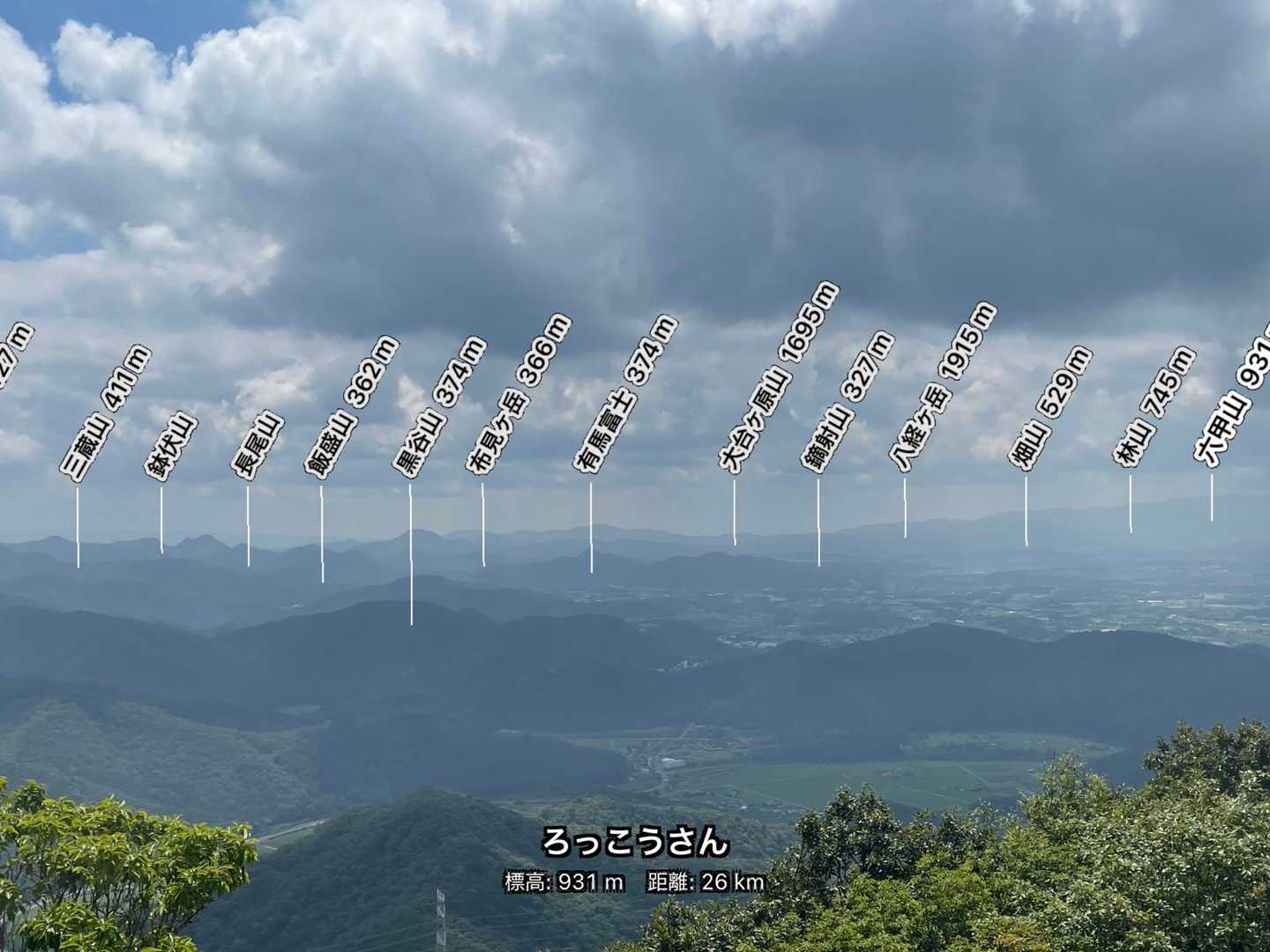Choose the 大台ケ原山 1695m label

pos(778,379)
